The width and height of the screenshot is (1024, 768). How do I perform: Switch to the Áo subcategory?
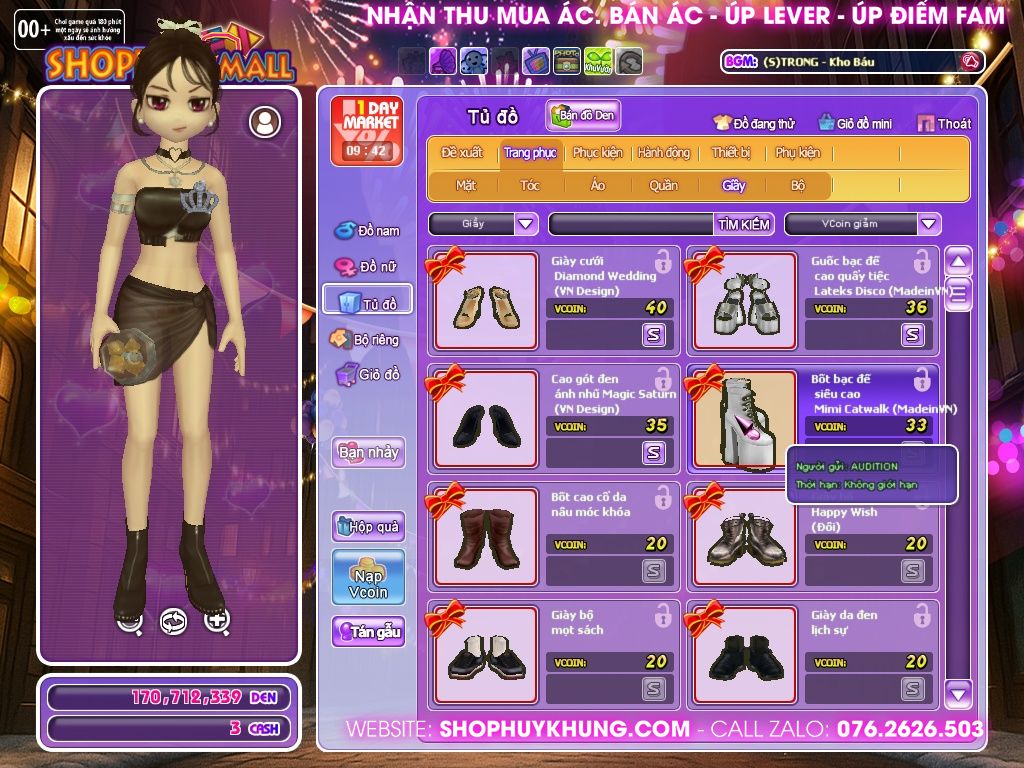pos(597,185)
